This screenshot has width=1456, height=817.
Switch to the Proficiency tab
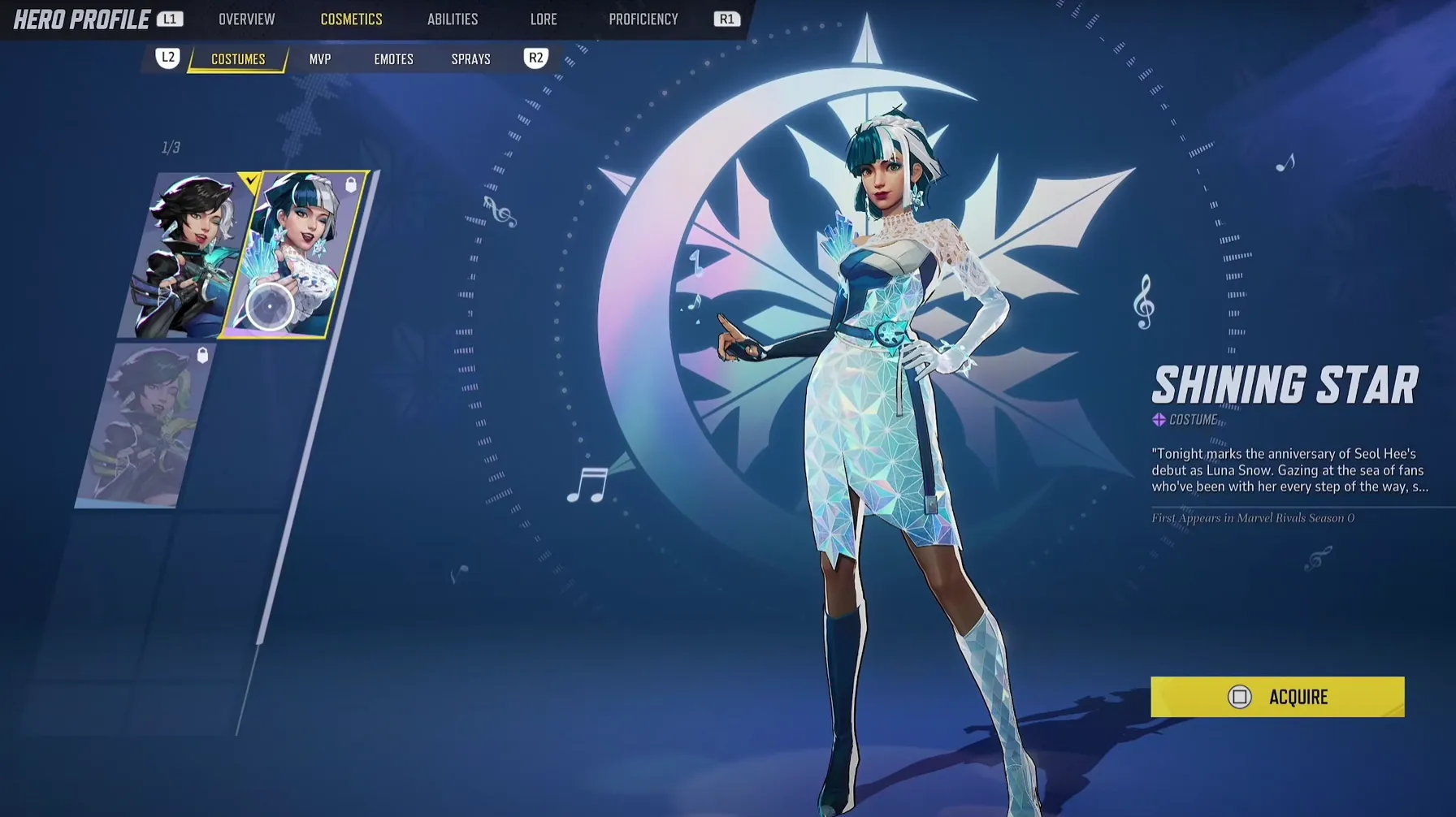click(x=643, y=19)
